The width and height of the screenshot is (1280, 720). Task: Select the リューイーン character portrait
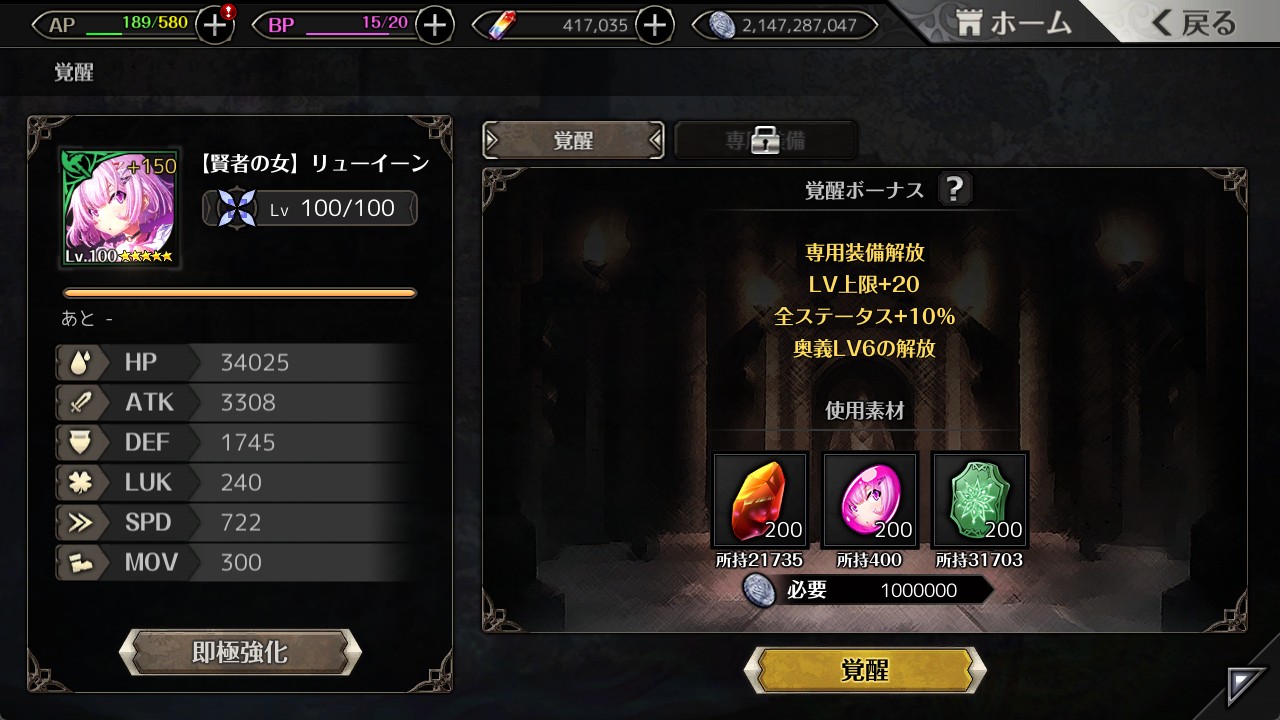pos(119,208)
